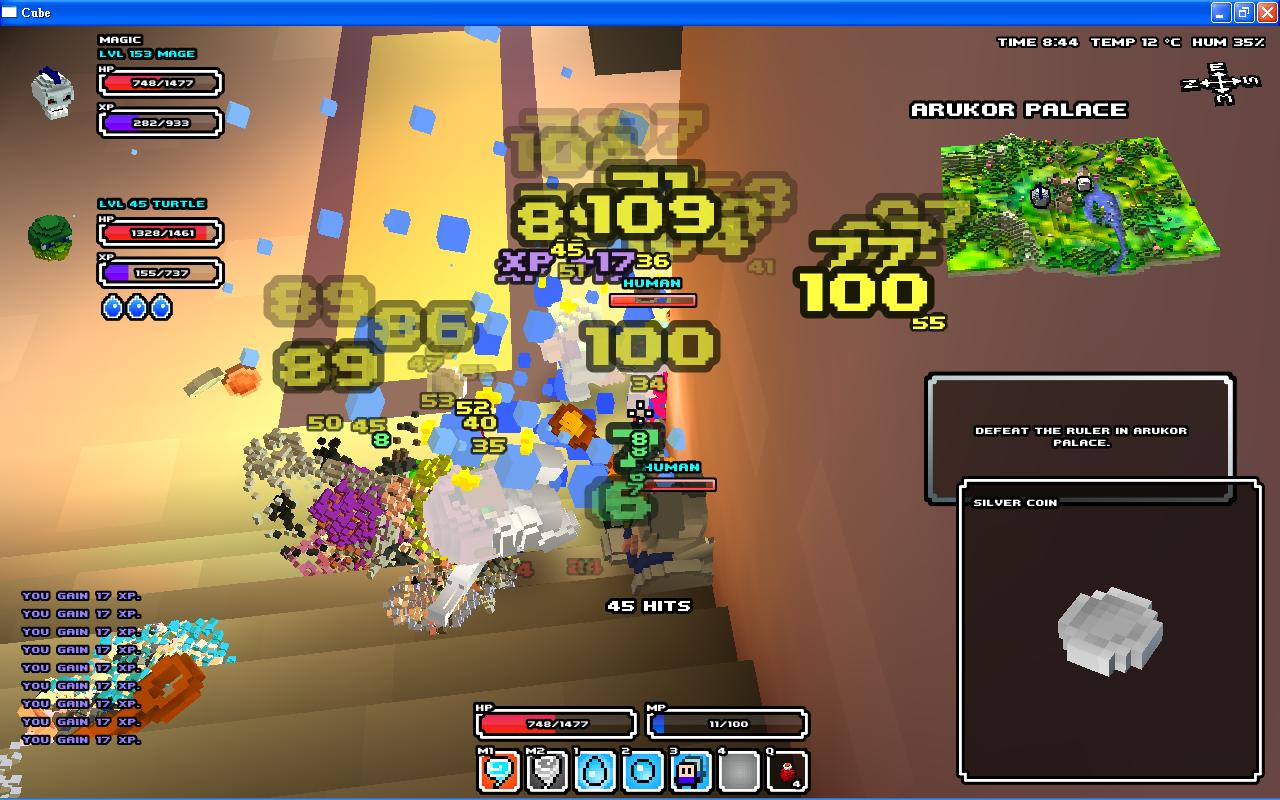Viewport: 1280px width, 800px height.
Task: Trigger the hooded character skill
Action: pos(691,772)
